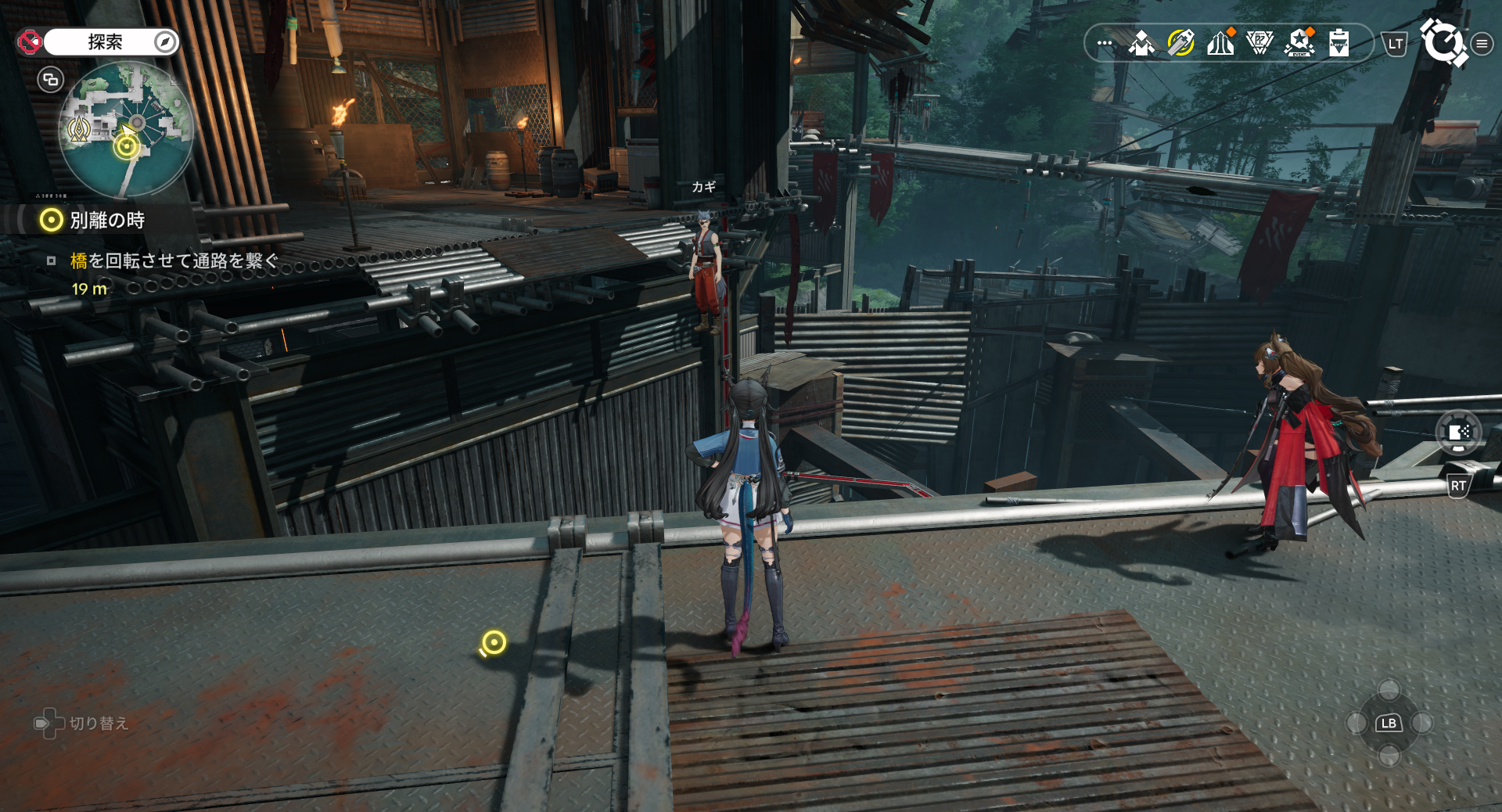Expand the three-dots shortcut menu

[1105, 43]
